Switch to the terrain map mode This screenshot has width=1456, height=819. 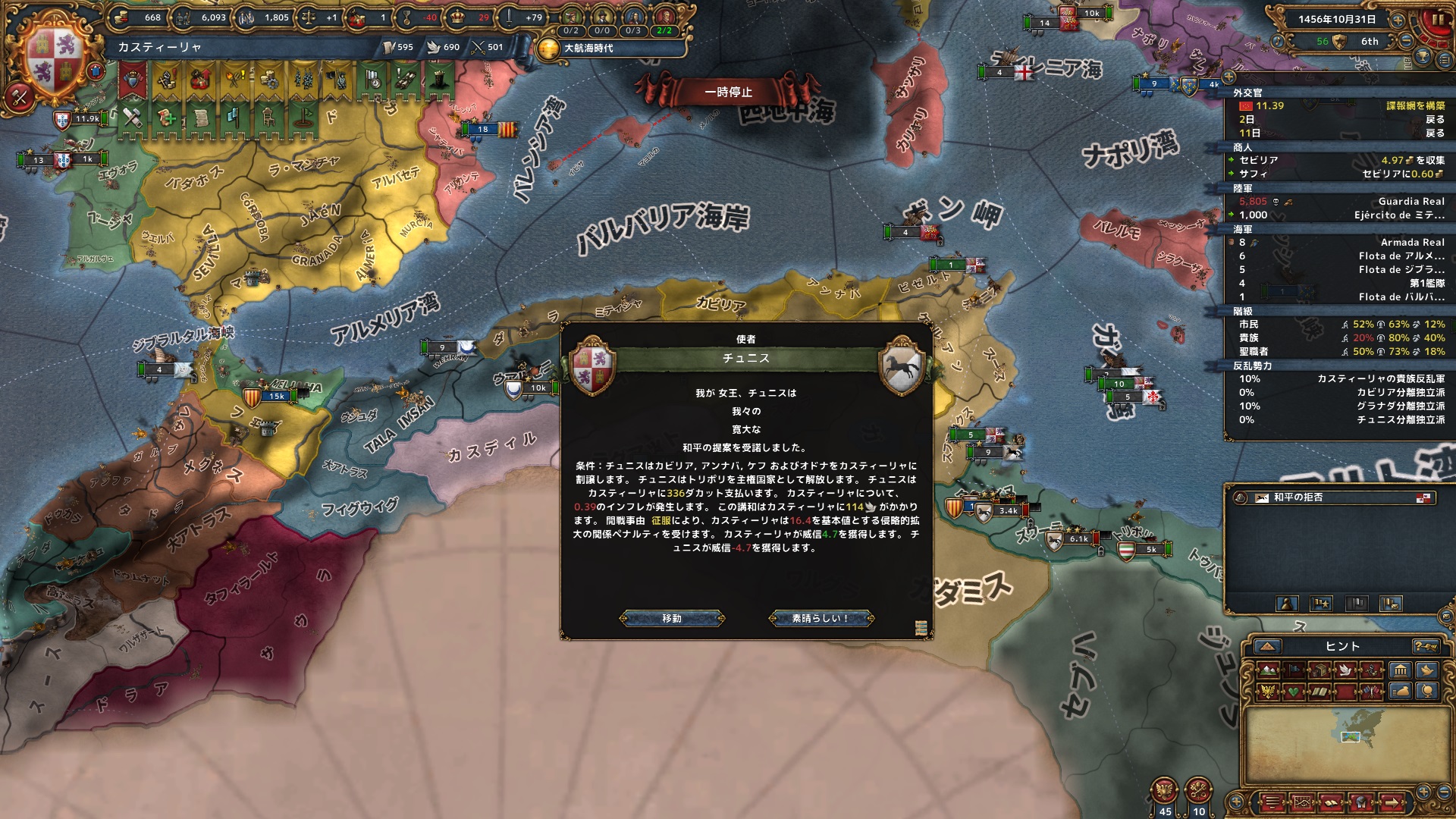[1268, 670]
